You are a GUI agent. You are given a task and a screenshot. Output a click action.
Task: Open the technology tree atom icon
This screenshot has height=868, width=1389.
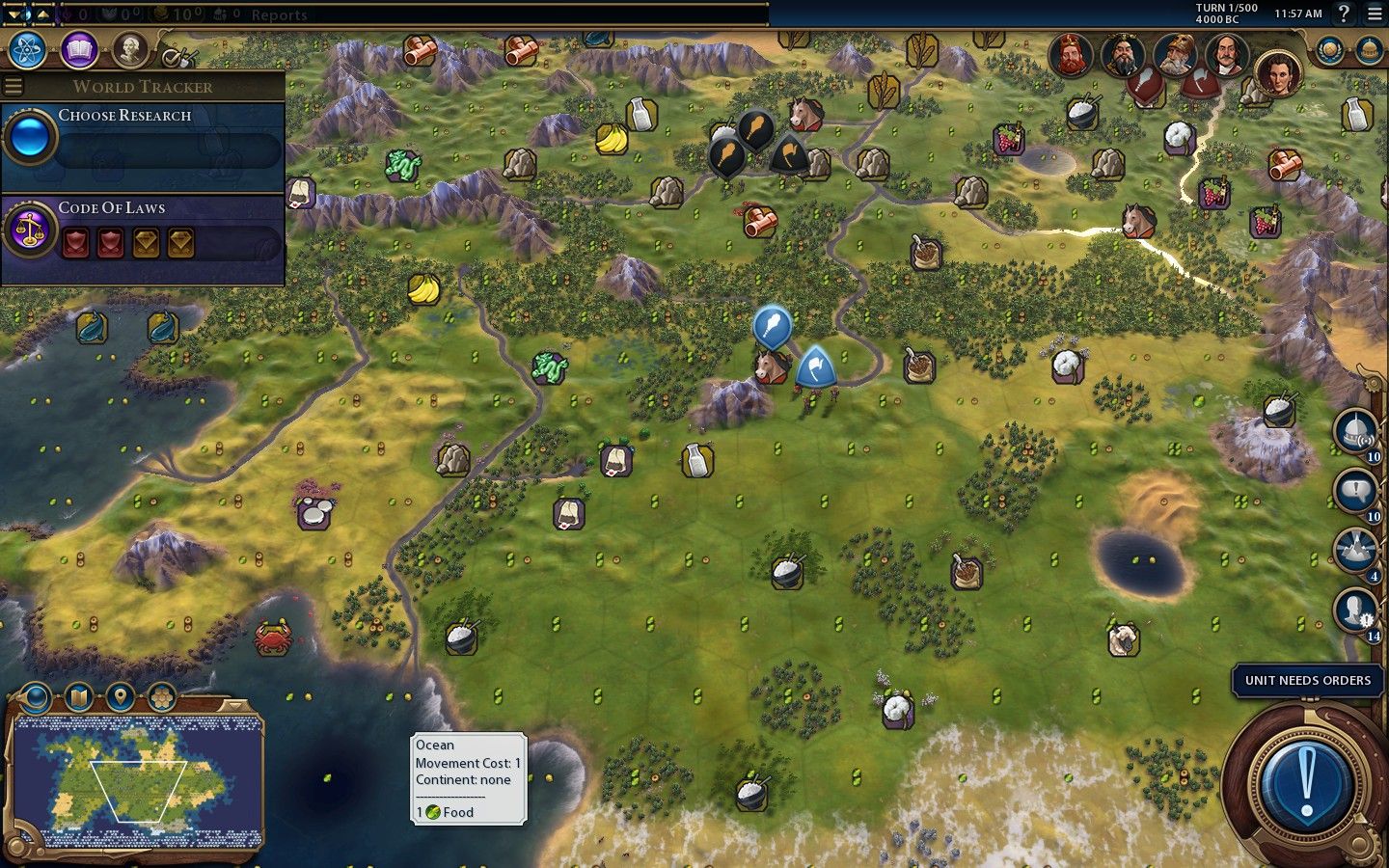(x=28, y=49)
